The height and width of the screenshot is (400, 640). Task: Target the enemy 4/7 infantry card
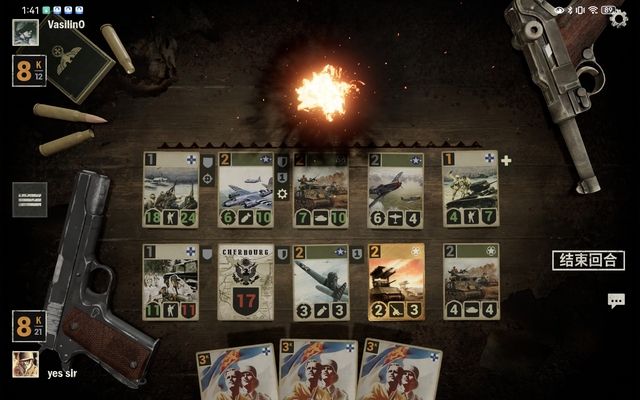(x=471, y=188)
